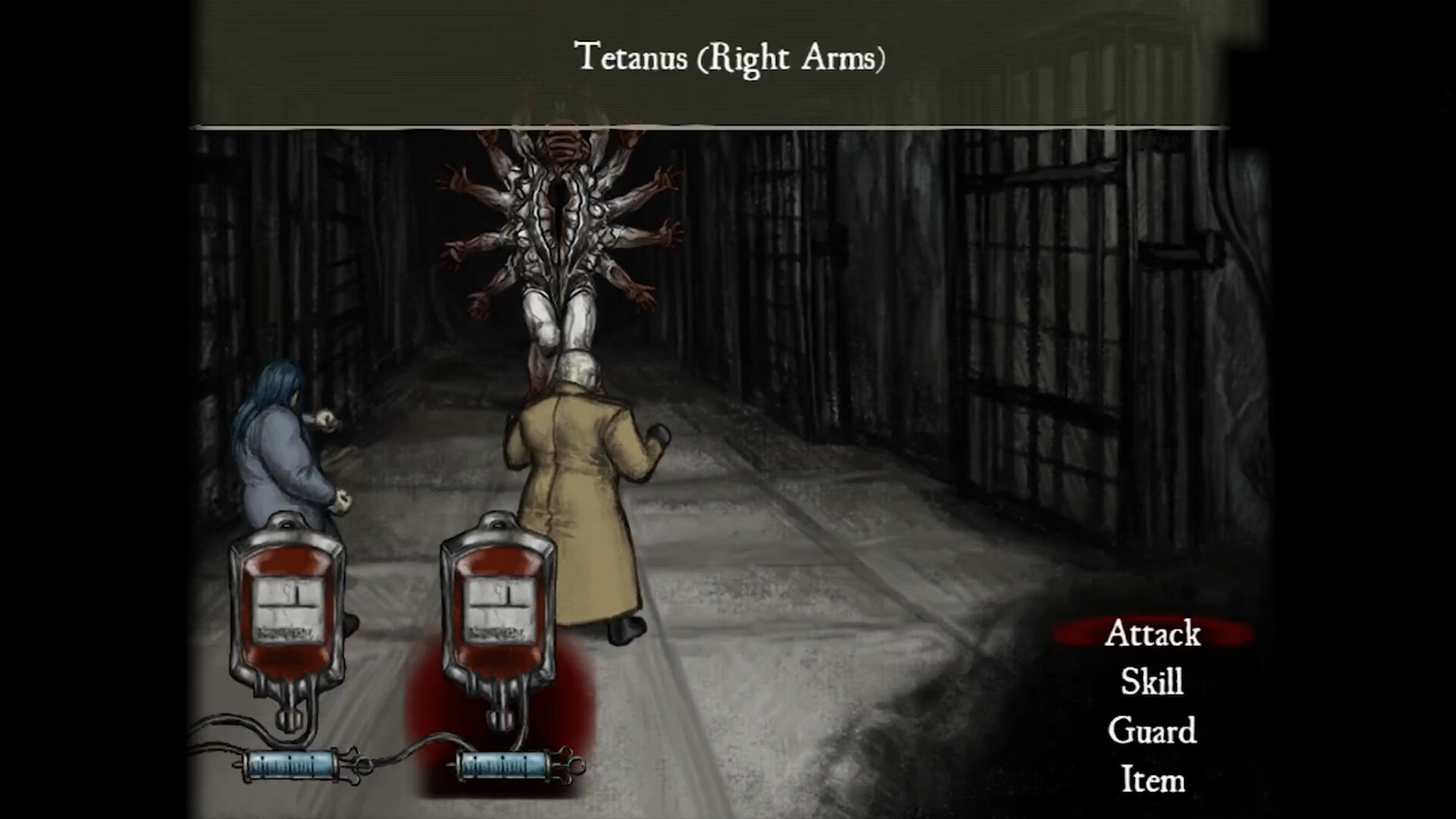Screen dimensions: 1456x819
Task: Click the syringe attached to the left blood bag
Action: pos(290,766)
